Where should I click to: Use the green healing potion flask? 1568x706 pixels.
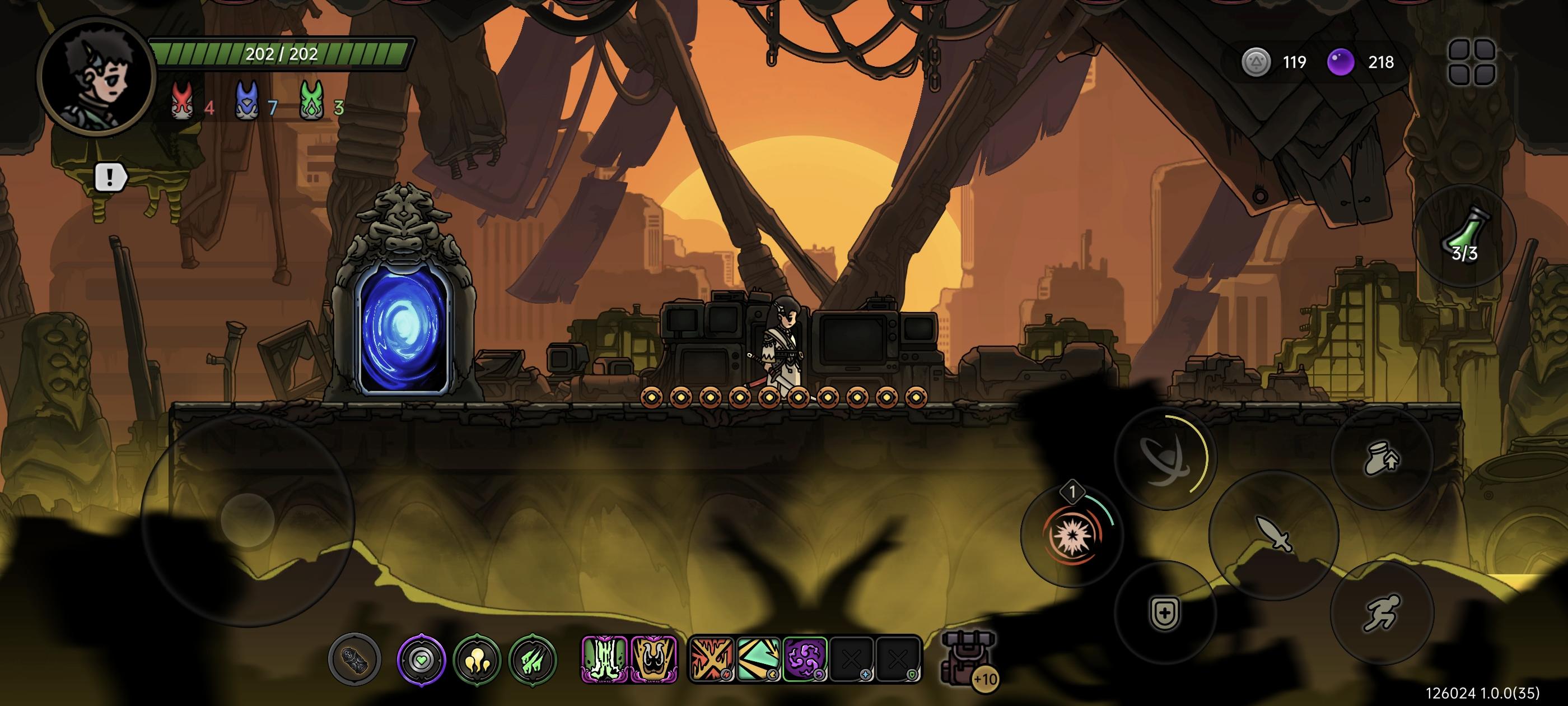[x=1463, y=236]
